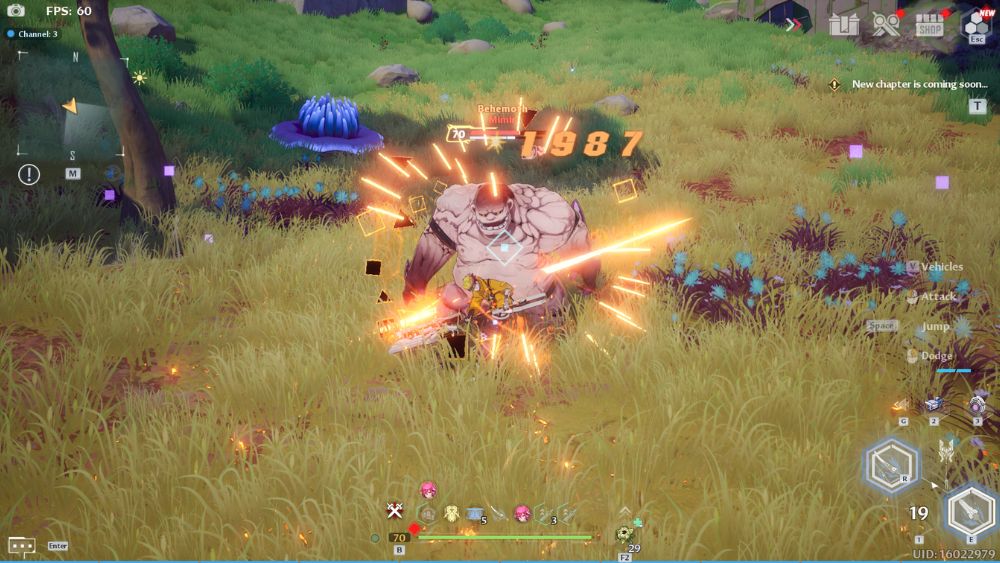Click the crossed swords combat status icon
Screen dimensions: 1000x563
coord(395,512)
